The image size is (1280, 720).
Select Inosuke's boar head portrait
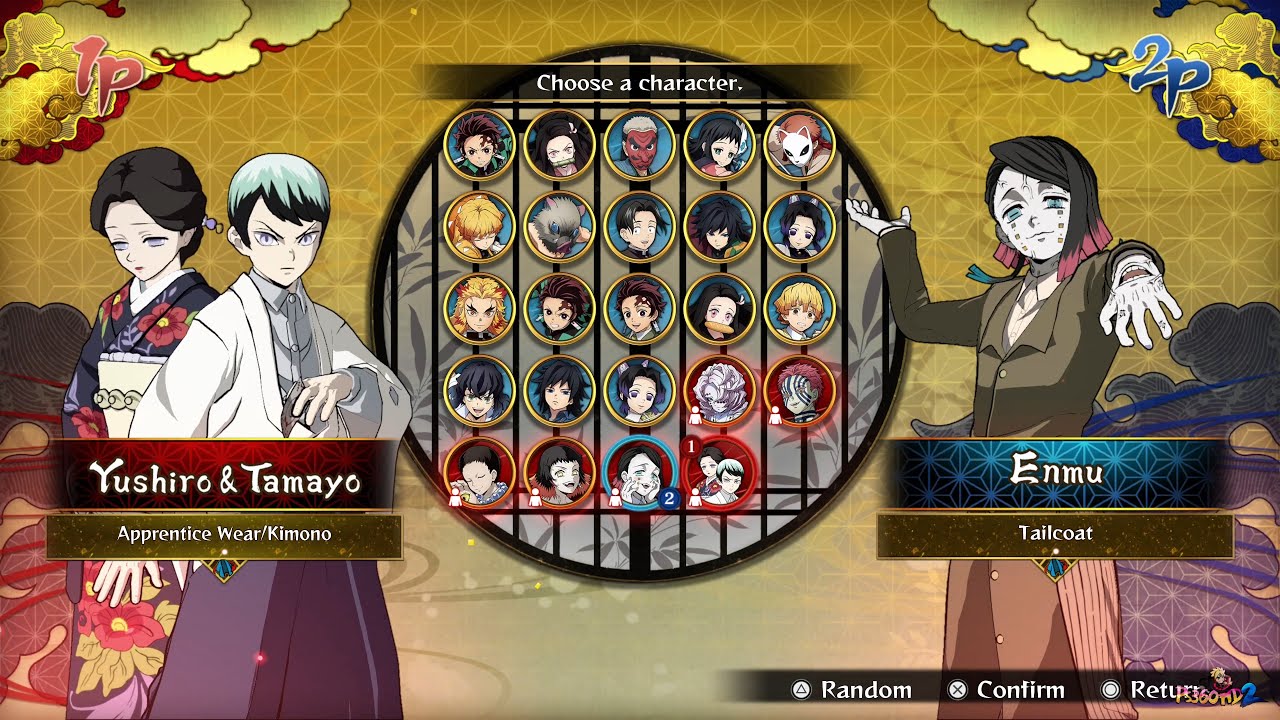(x=560, y=227)
